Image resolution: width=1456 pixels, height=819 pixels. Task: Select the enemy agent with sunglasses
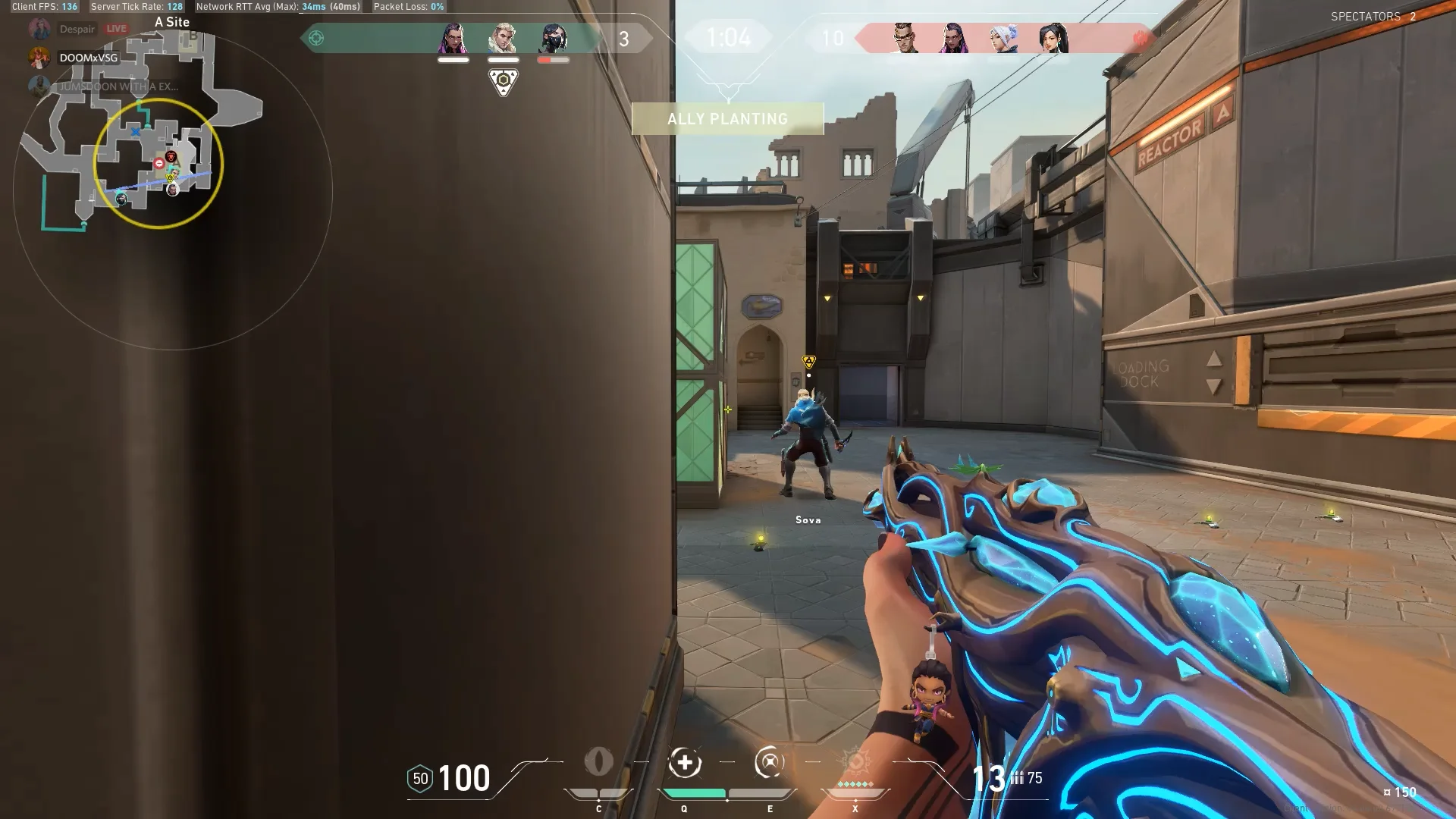tap(902, 38)
